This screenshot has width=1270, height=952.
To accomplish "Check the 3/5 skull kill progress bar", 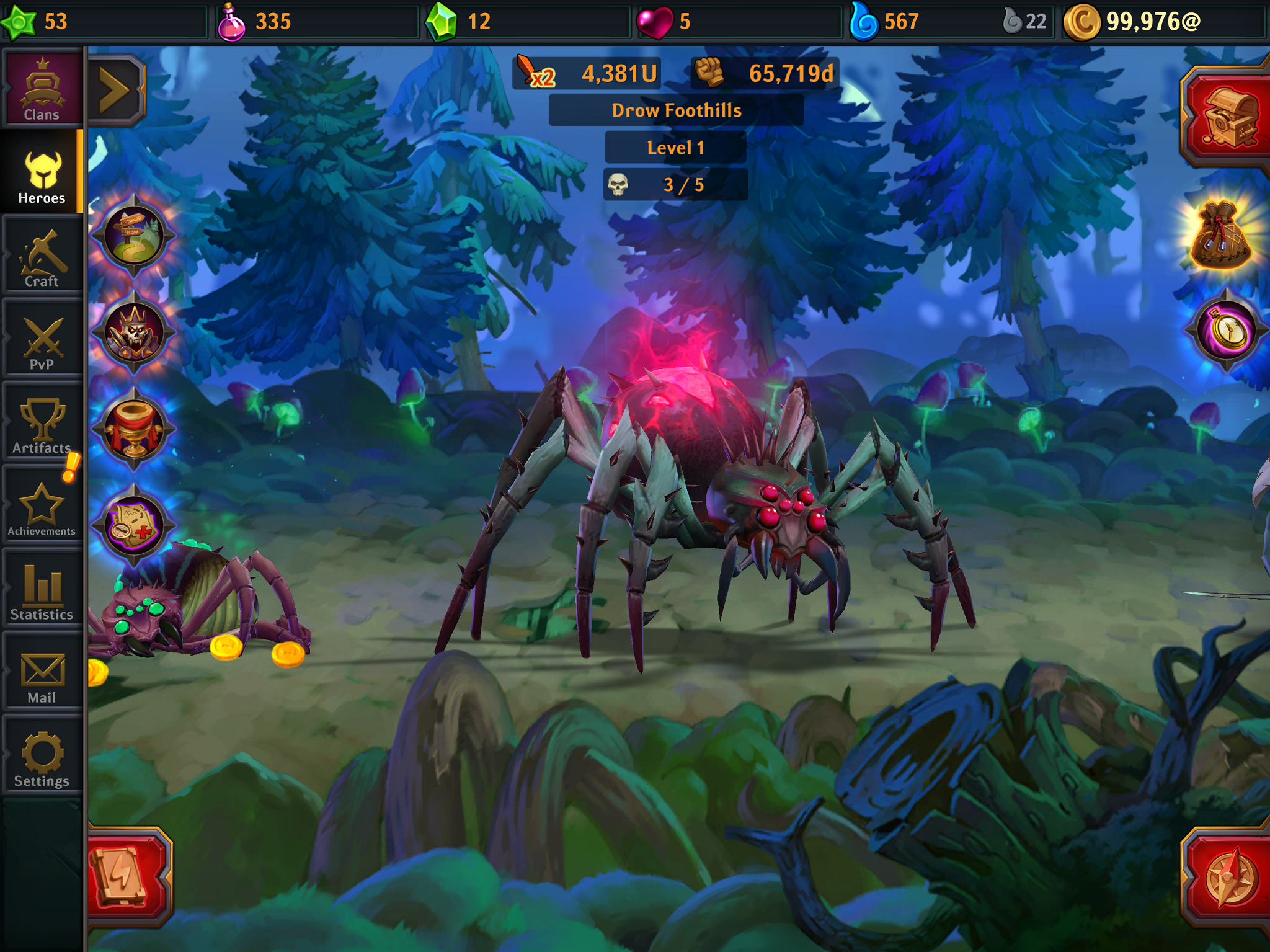I will point(675,184).
